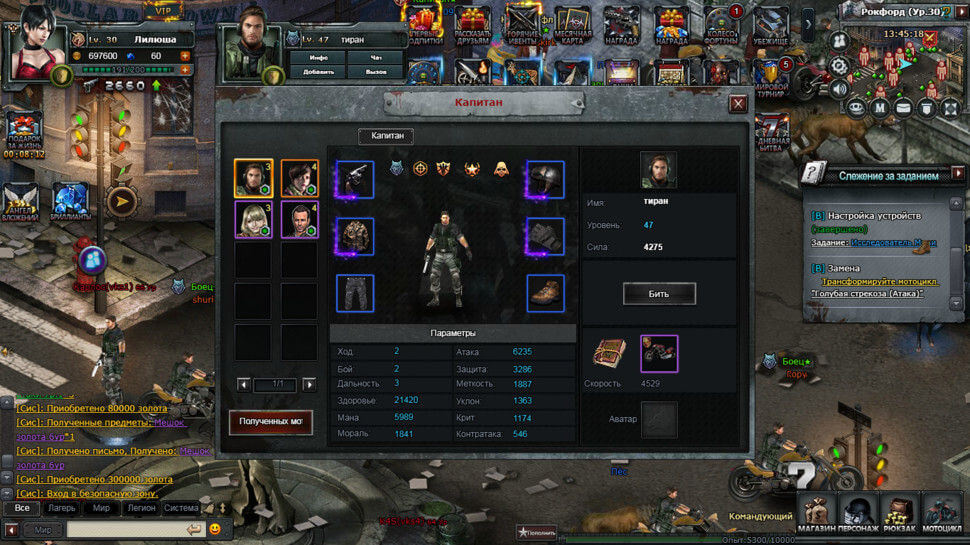Select the camouflage jacket slot
970x545 pixels.
click(355, 237)
